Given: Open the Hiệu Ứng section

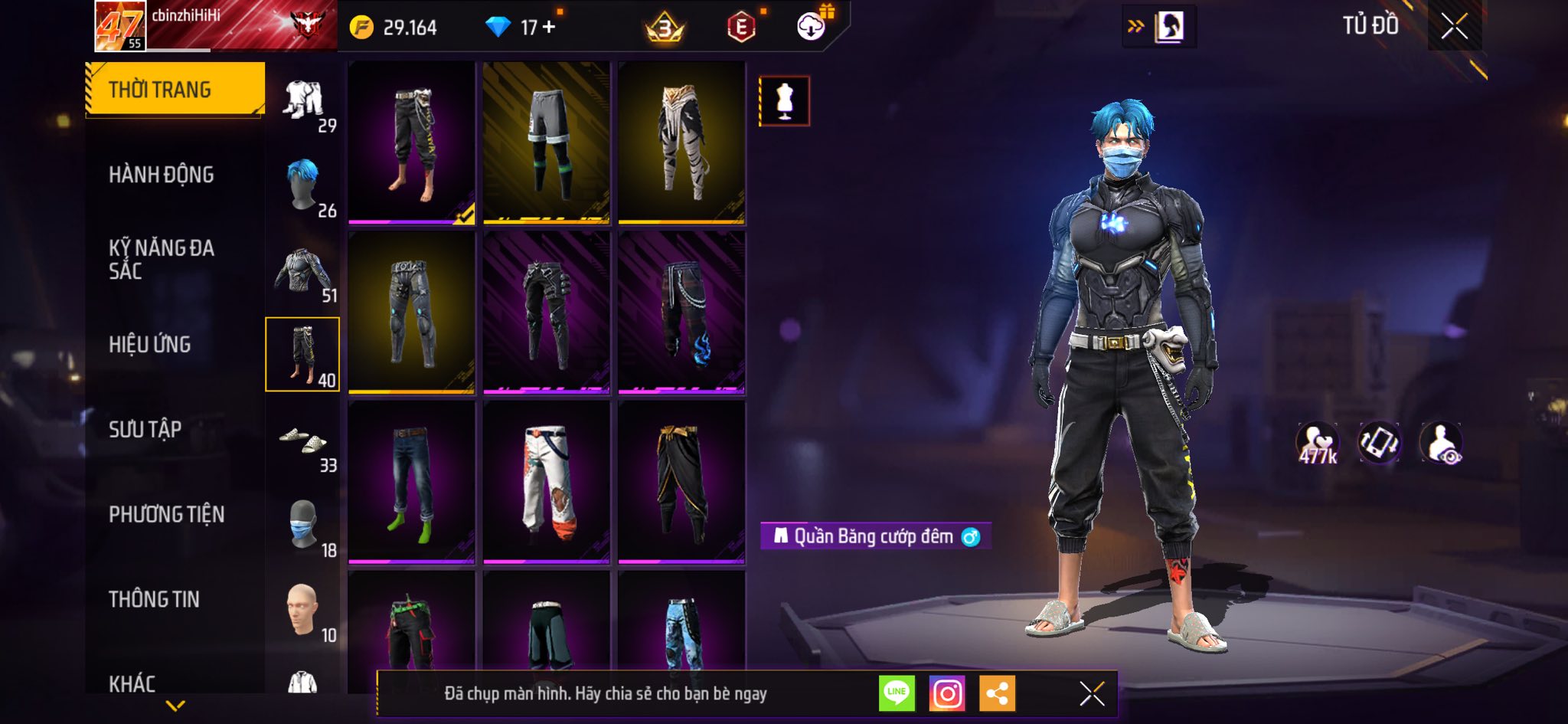Looking at the screenshot, I should coord(150,345).
